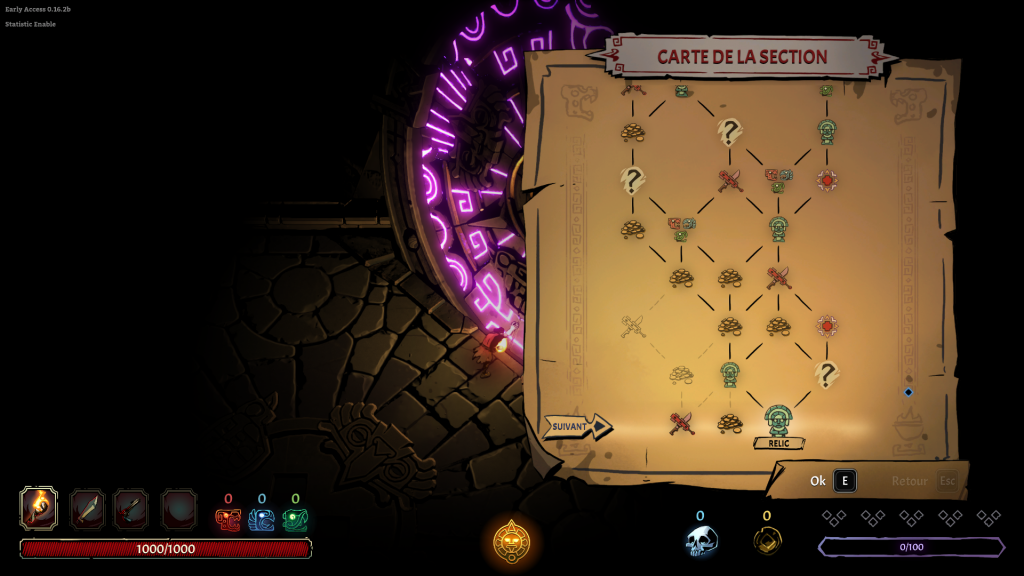
Task: Select the blade weapon slot in the hotbar
Action: coord(87,509)
